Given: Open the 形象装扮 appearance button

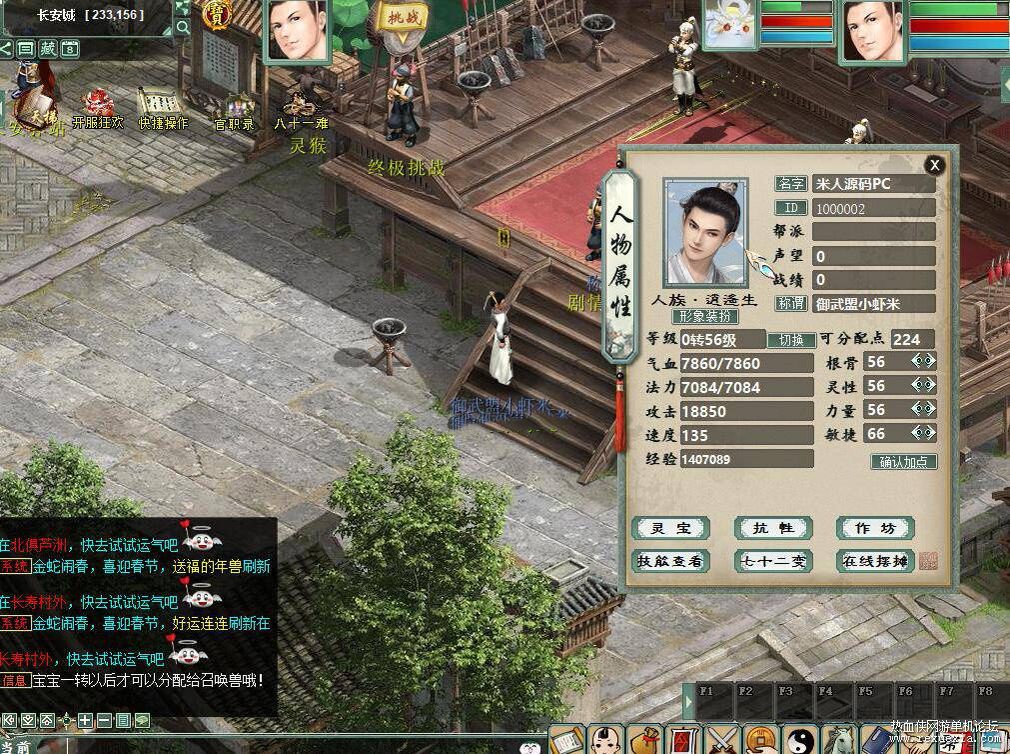Looking at the screenshot, I should pyautogui.click(x=703, y=316).
